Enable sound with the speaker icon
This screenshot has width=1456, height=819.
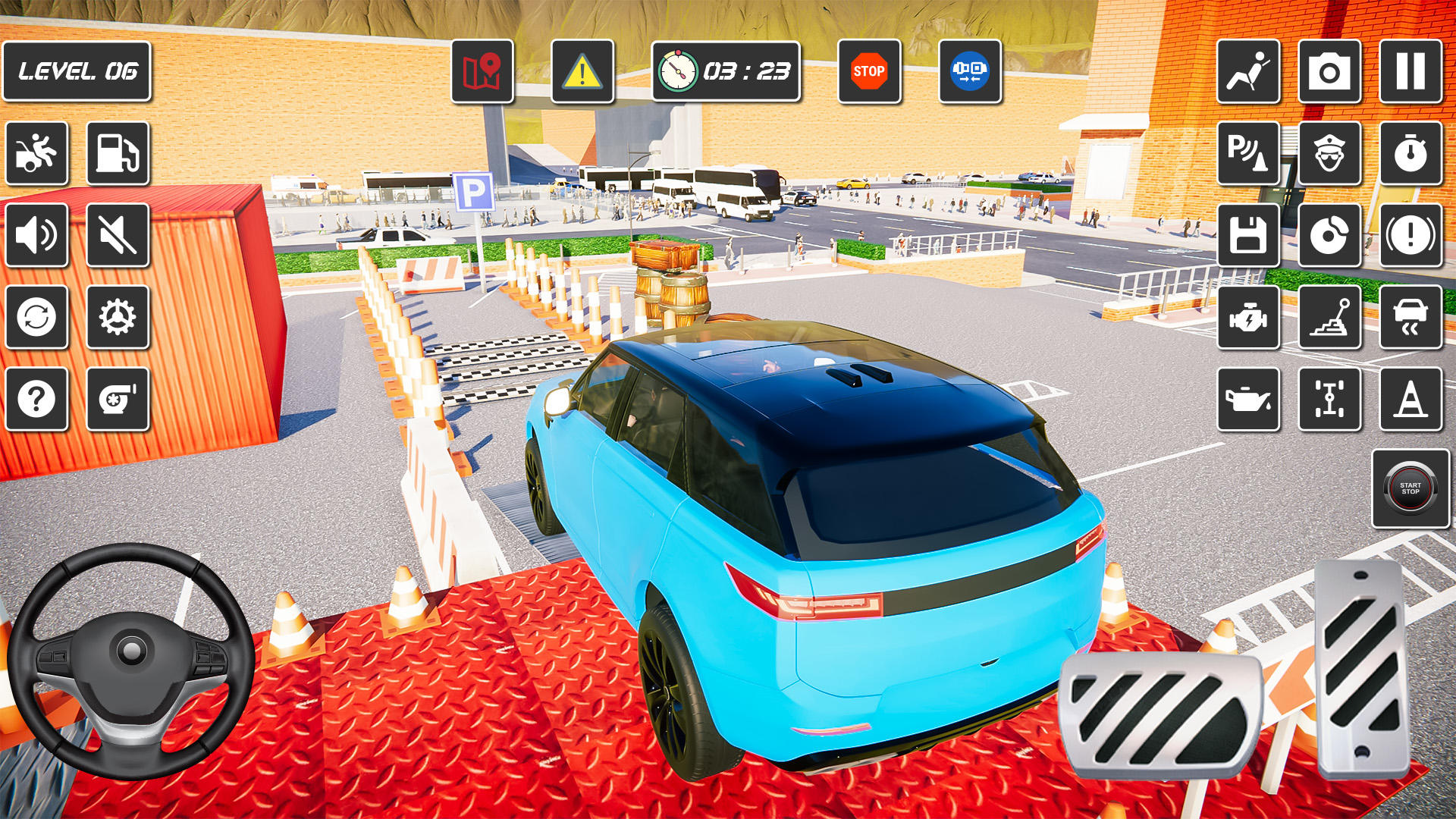(x=36, y=234)
